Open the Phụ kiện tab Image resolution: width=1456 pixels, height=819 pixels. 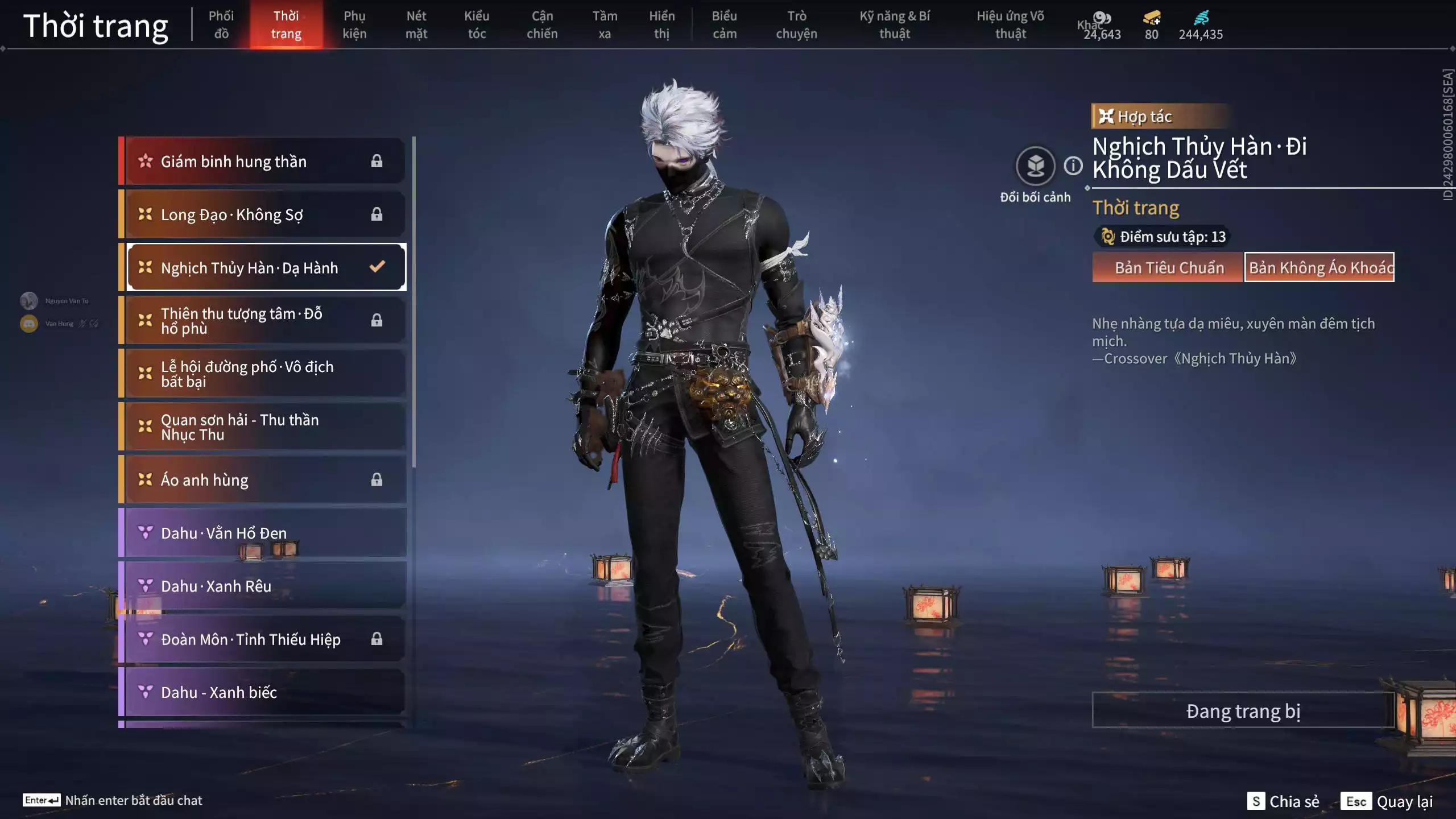[x=354, y=25]
